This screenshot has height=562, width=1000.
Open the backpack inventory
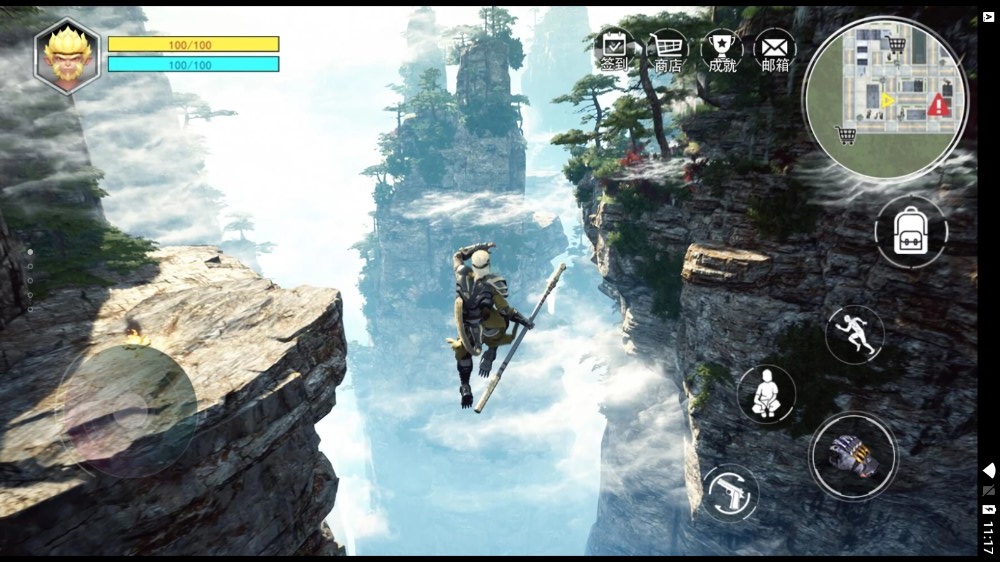(910, 232)
